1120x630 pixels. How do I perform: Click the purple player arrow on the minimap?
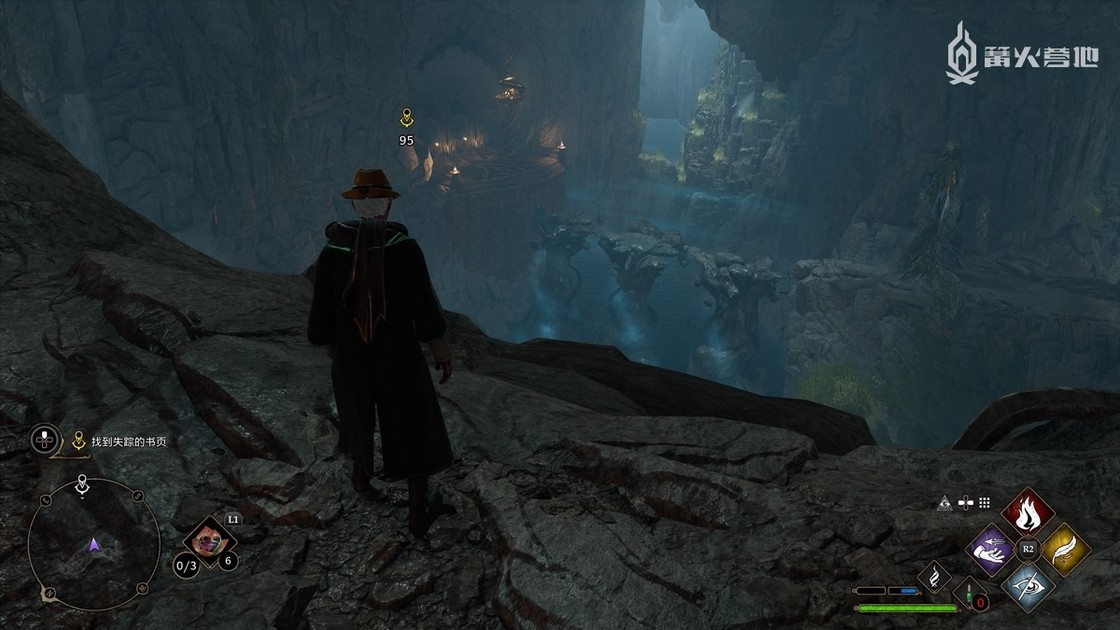coord(94,545)
